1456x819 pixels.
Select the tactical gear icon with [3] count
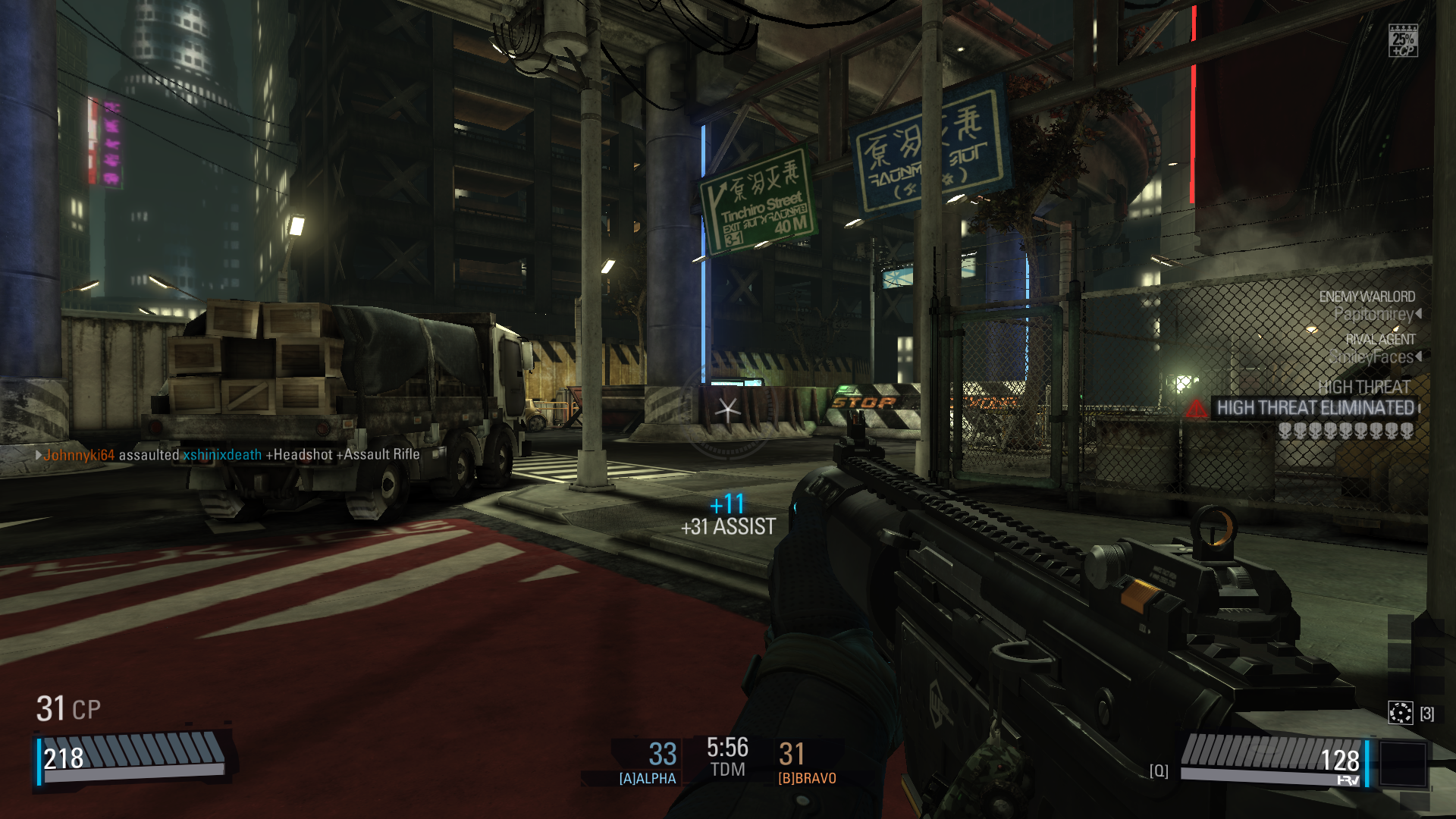click(x=1400, y=713)
